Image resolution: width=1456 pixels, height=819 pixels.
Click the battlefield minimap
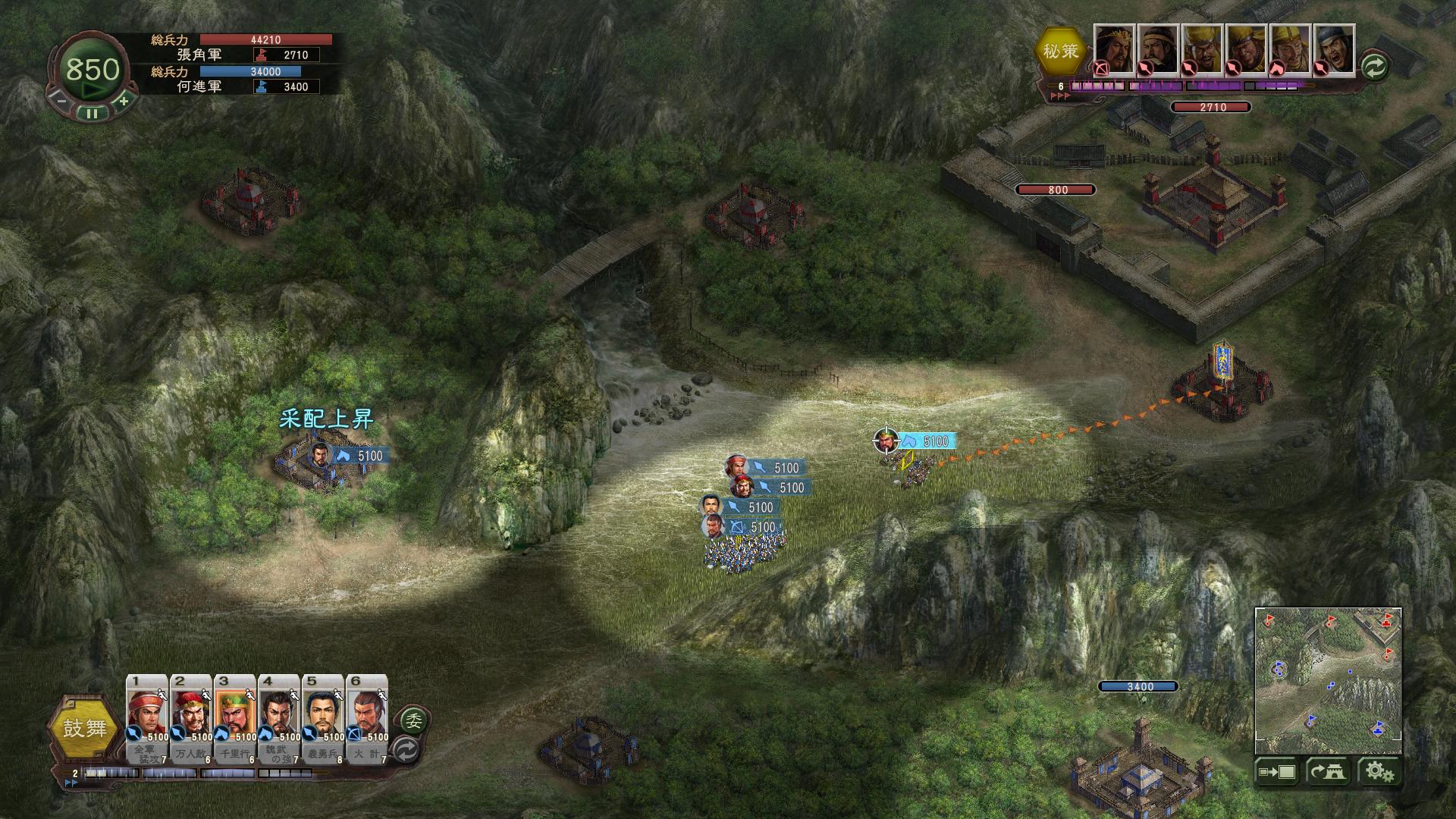[1328, 680]
